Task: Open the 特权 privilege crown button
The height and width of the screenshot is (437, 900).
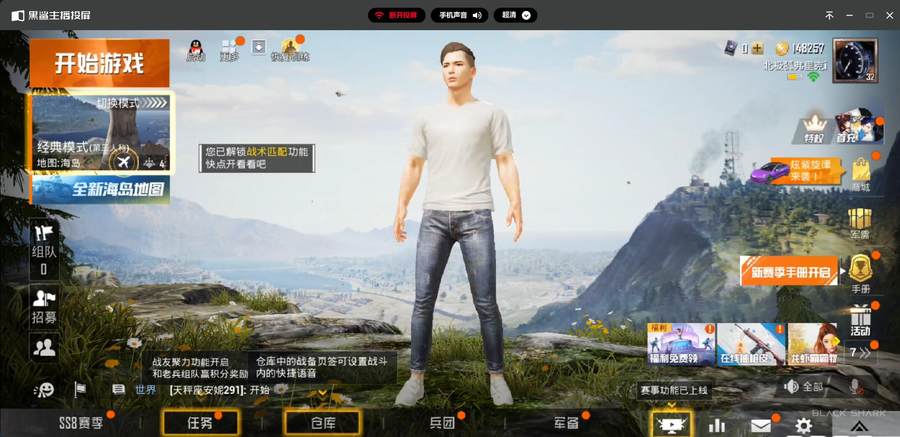Action: [814, 127]
